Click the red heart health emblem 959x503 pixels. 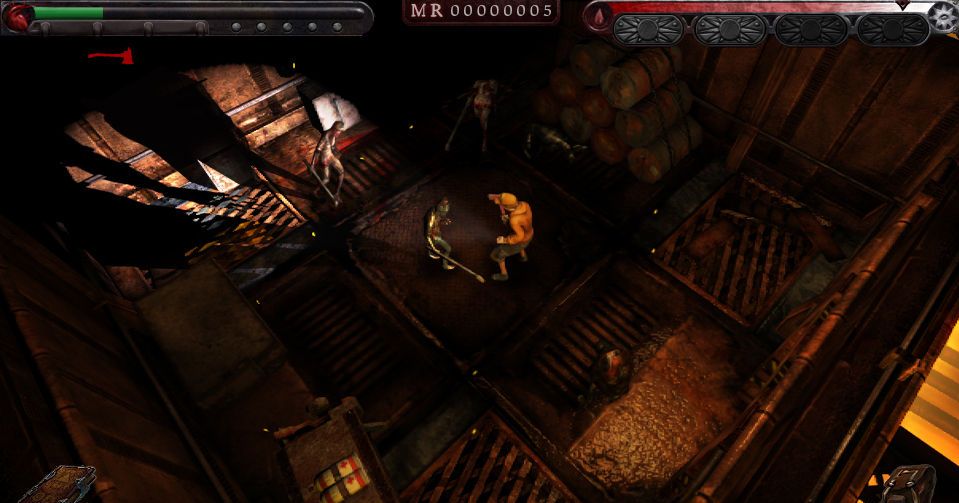pyautogui.click(x=17, y=14)
